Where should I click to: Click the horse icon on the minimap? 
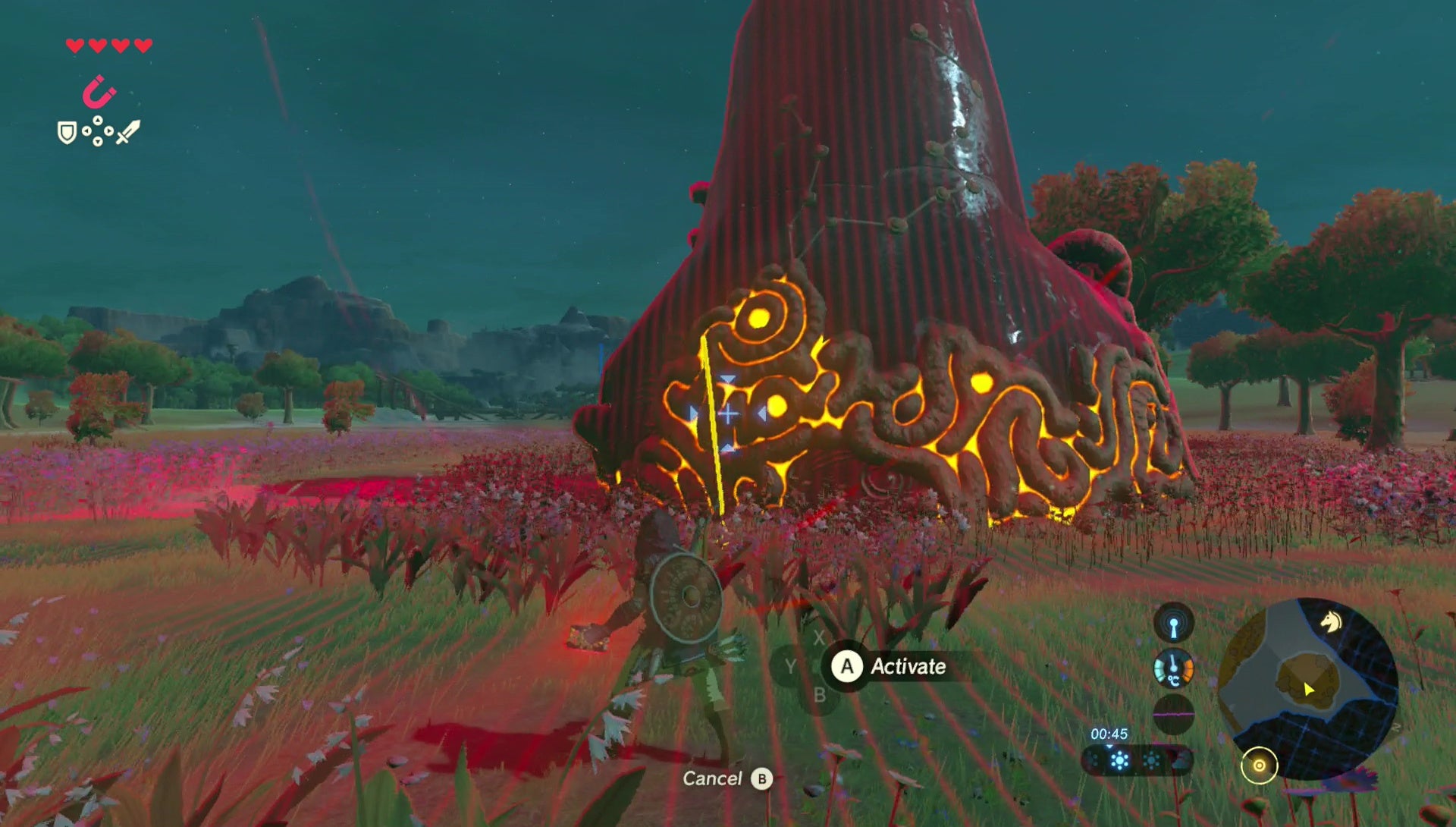click(x=1332, y=622)
